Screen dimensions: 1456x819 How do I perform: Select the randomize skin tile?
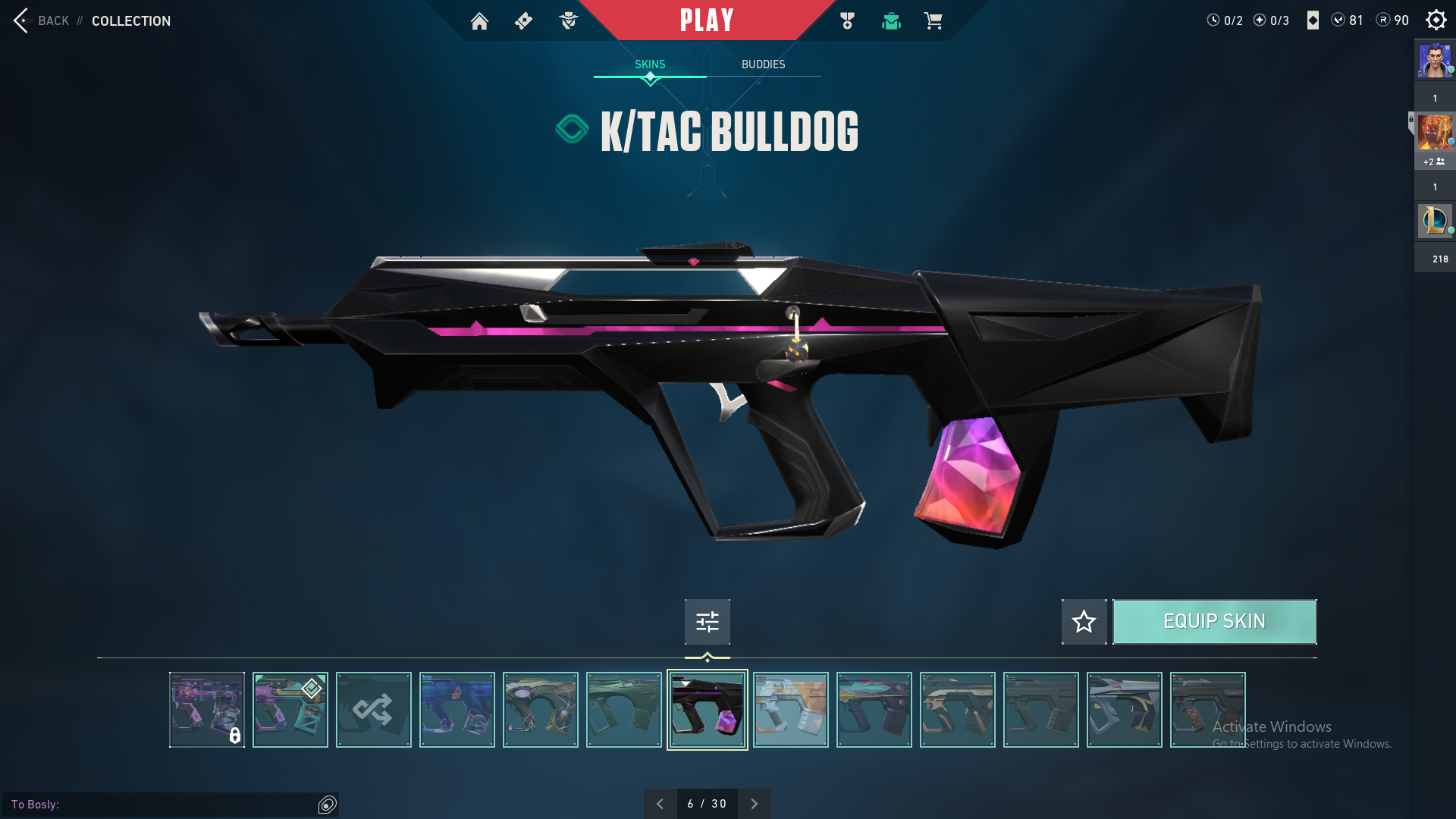pos(373,710)
